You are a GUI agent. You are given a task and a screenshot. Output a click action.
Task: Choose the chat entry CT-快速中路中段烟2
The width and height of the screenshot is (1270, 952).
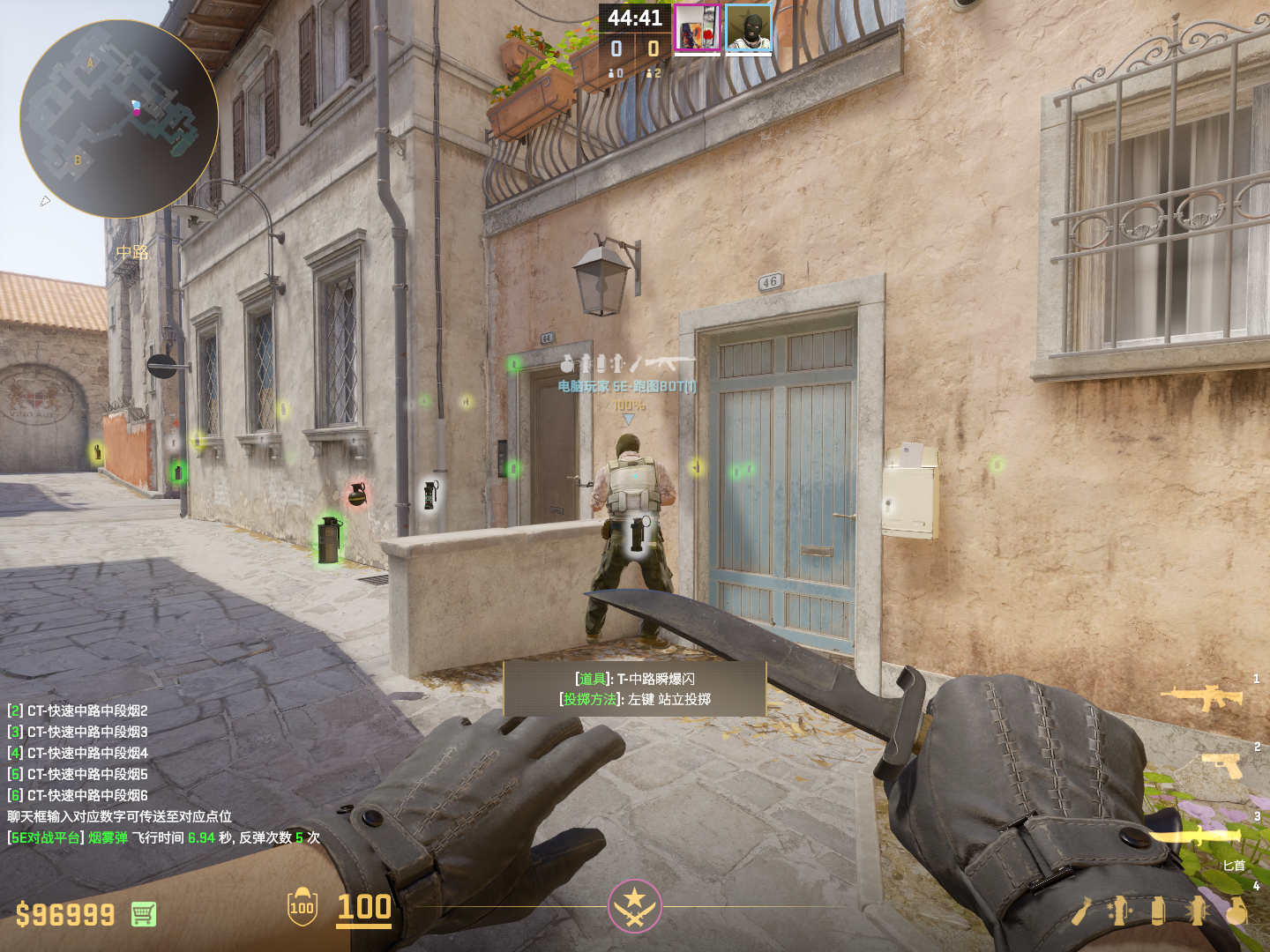(x=87, y=710)
